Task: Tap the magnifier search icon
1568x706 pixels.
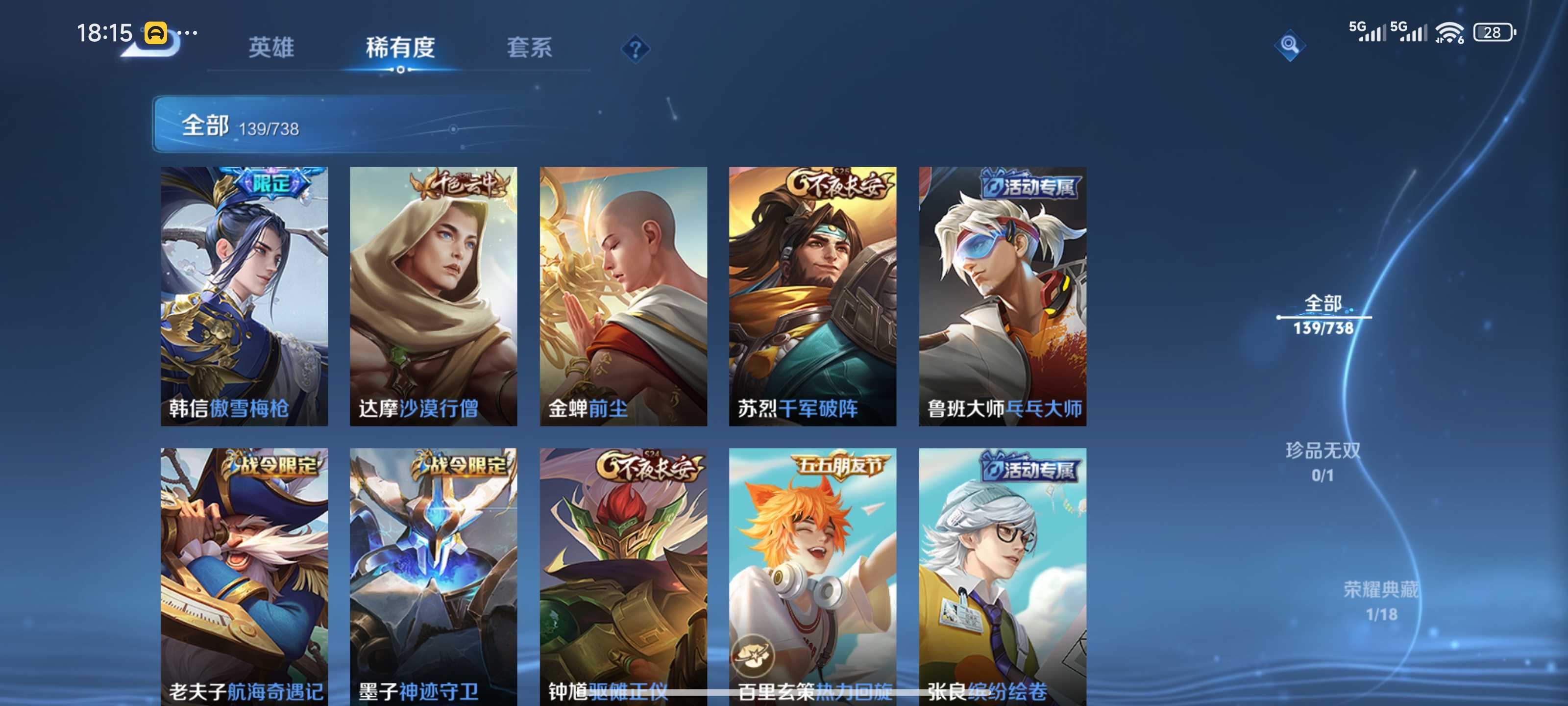Action: pos(1289,45)
